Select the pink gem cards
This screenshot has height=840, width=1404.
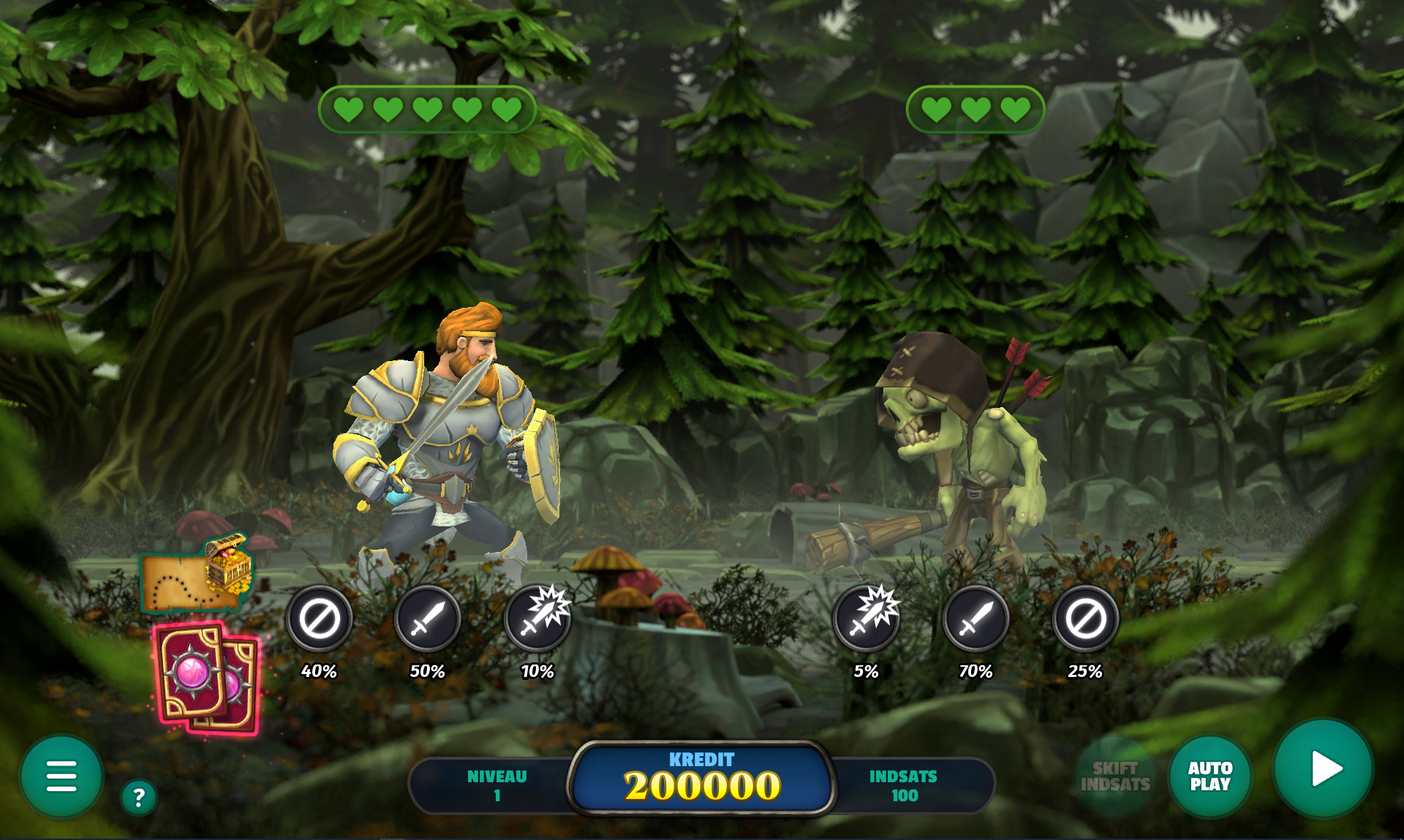[208, 678]
